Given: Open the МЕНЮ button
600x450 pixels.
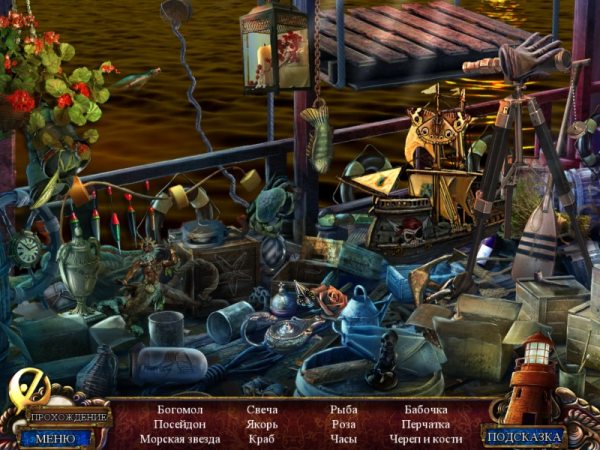Looking at the screenshot, I should click(55, 437).
